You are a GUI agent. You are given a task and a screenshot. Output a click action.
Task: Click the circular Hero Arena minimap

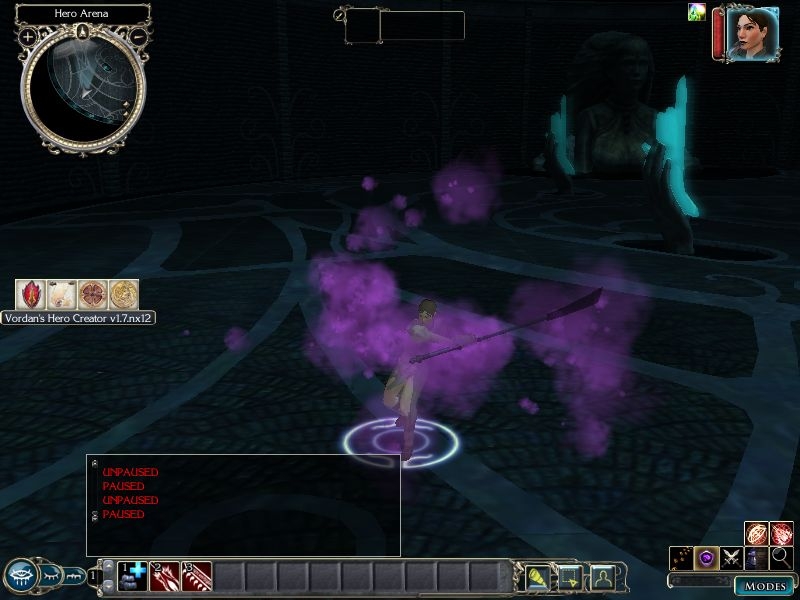[82, 90]
